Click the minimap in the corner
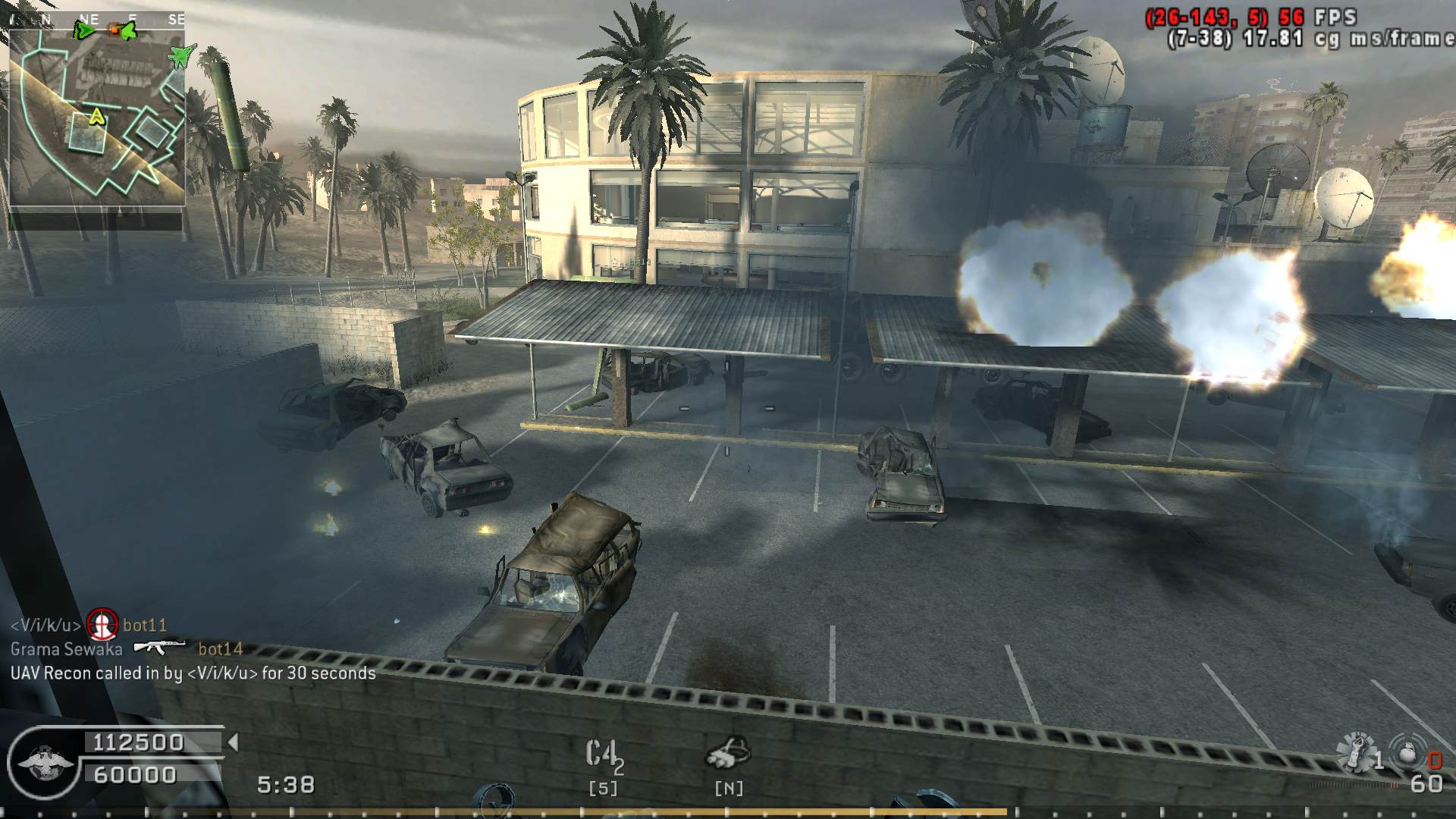 (97, 118)
